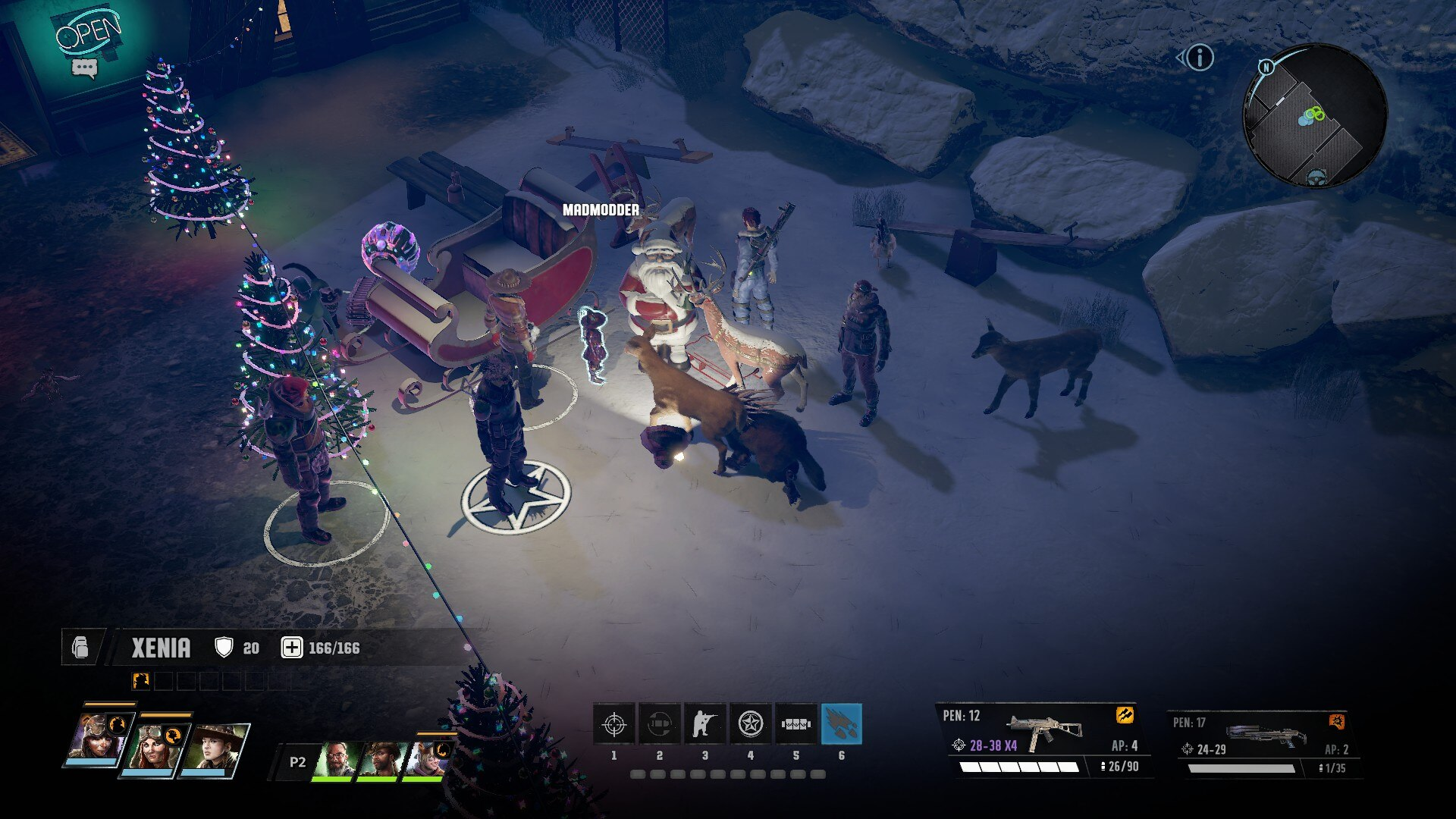Open the backpack inventory beside Xenia's name
The image size is (1456, 819).
pyautogui.click(x=80, y=648)
